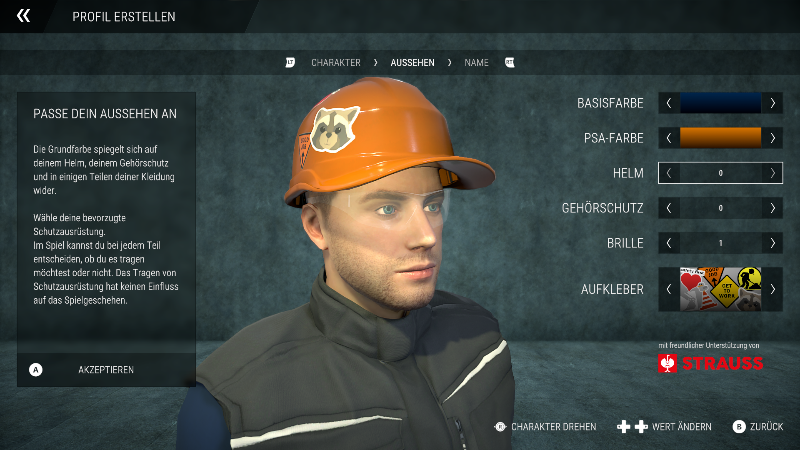This screenshot has width=800, height=450.
Task: Show the previous Aufkleber sticker
Action: [669, 289]
